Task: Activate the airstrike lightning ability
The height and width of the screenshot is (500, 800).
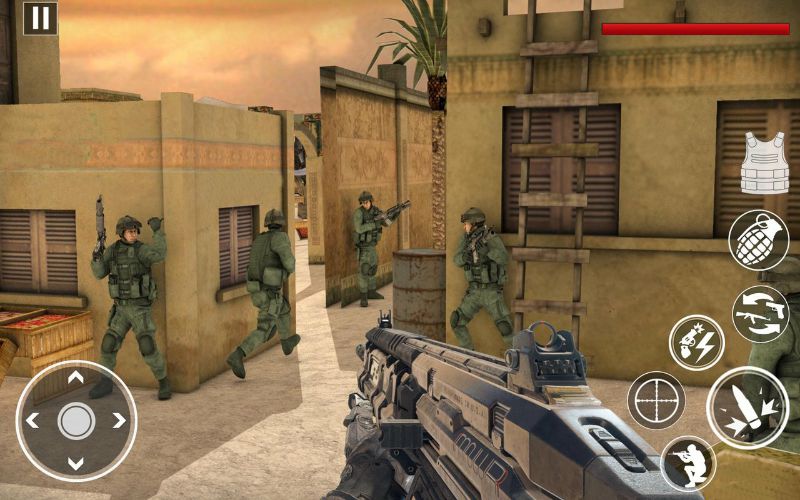Action: point(696,343)
